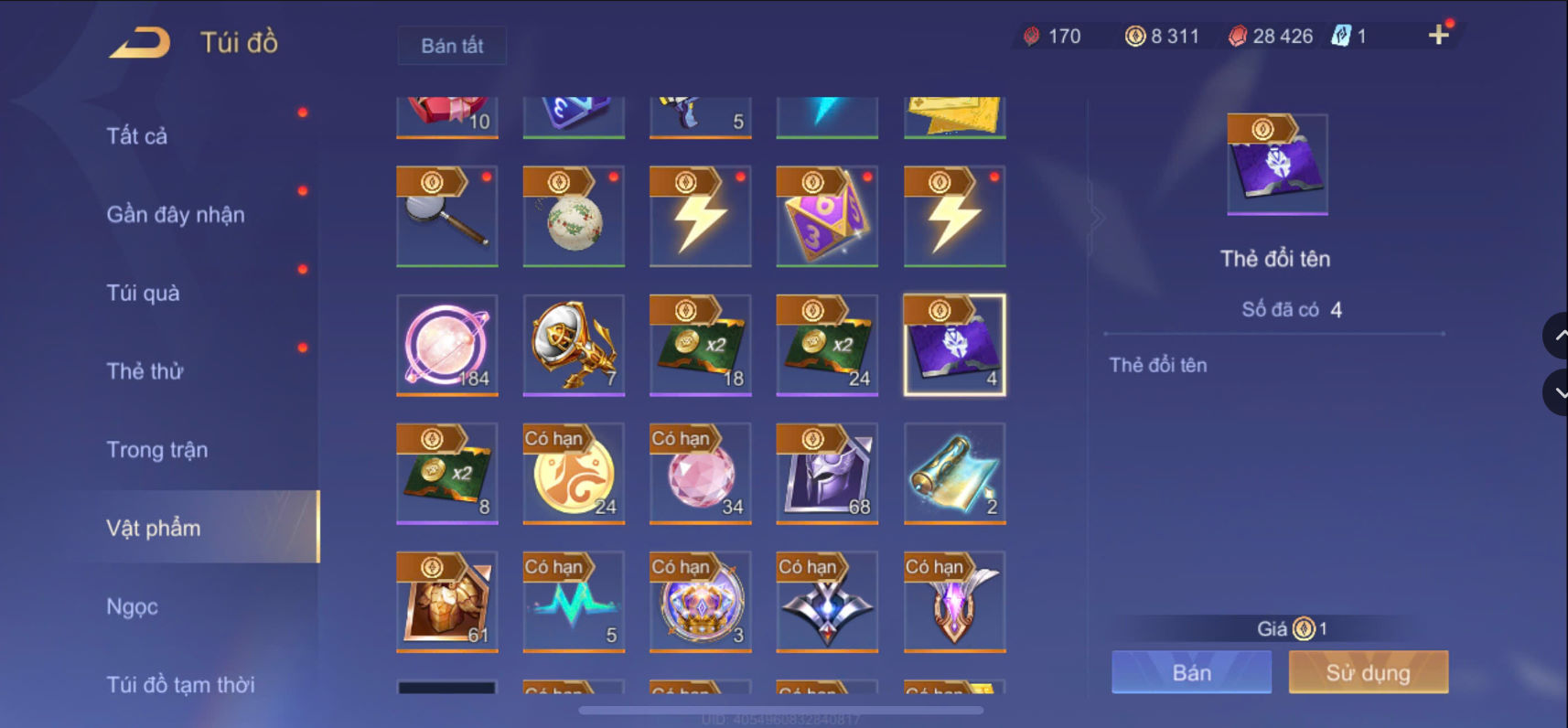Select the purple helmet item with 68
Image resolution: width=1568 pixels, height=728 pixels.
826,474
